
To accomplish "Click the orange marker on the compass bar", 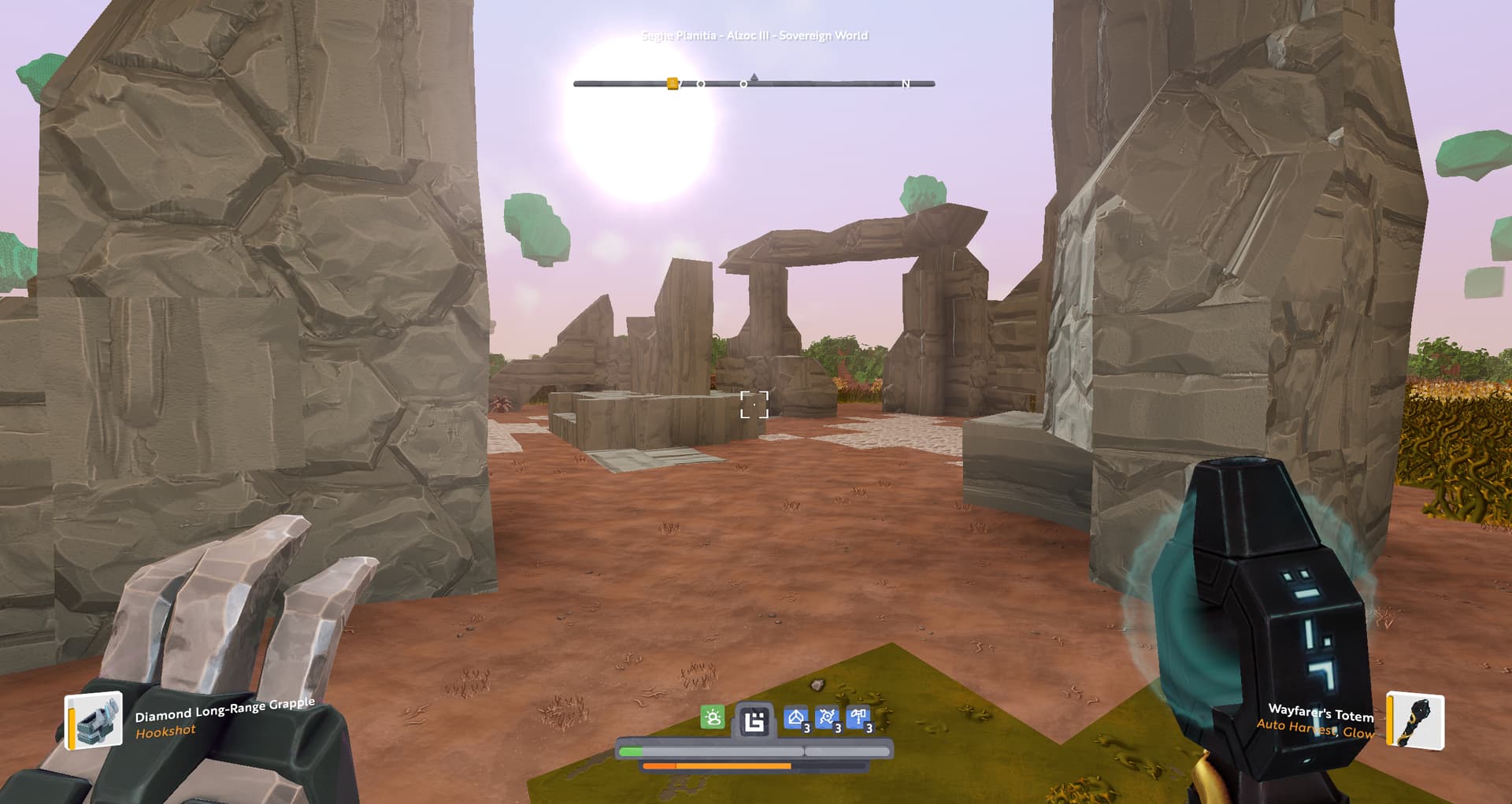I will point(673,83).
